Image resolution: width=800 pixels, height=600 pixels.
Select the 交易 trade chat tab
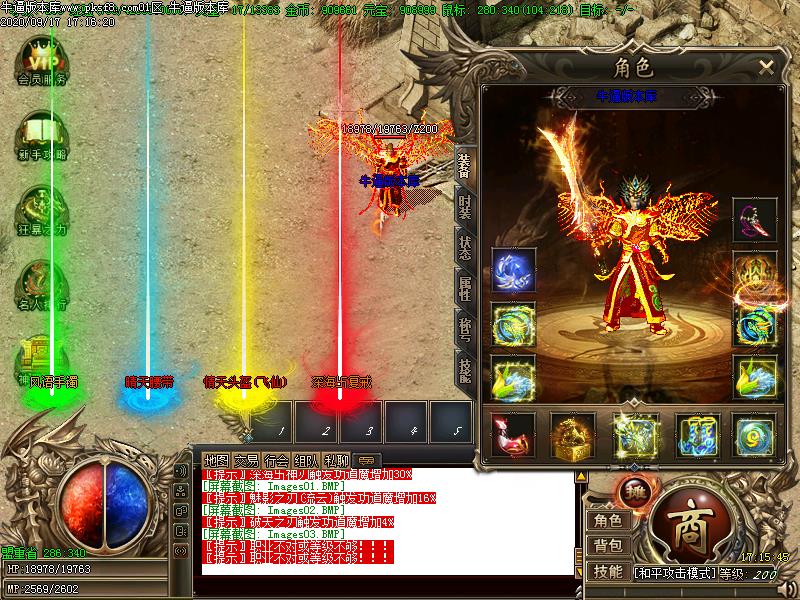pos(247,460)
